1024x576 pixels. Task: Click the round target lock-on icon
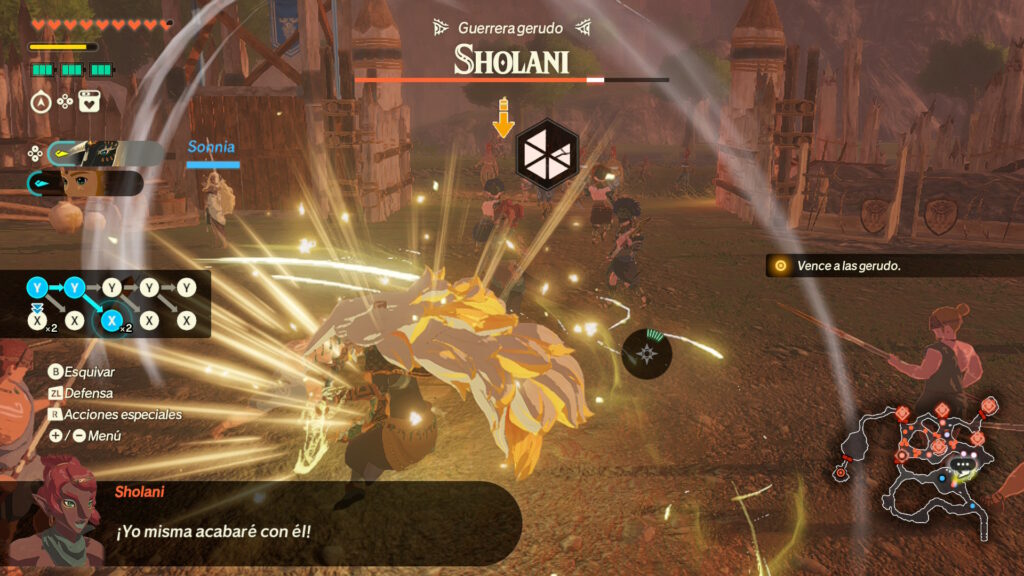648,352
